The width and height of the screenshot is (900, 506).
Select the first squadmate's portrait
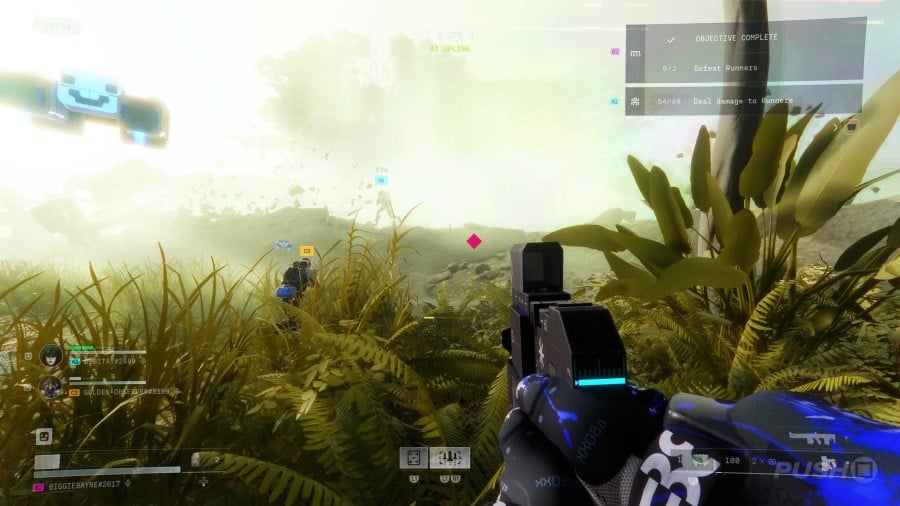51,356
